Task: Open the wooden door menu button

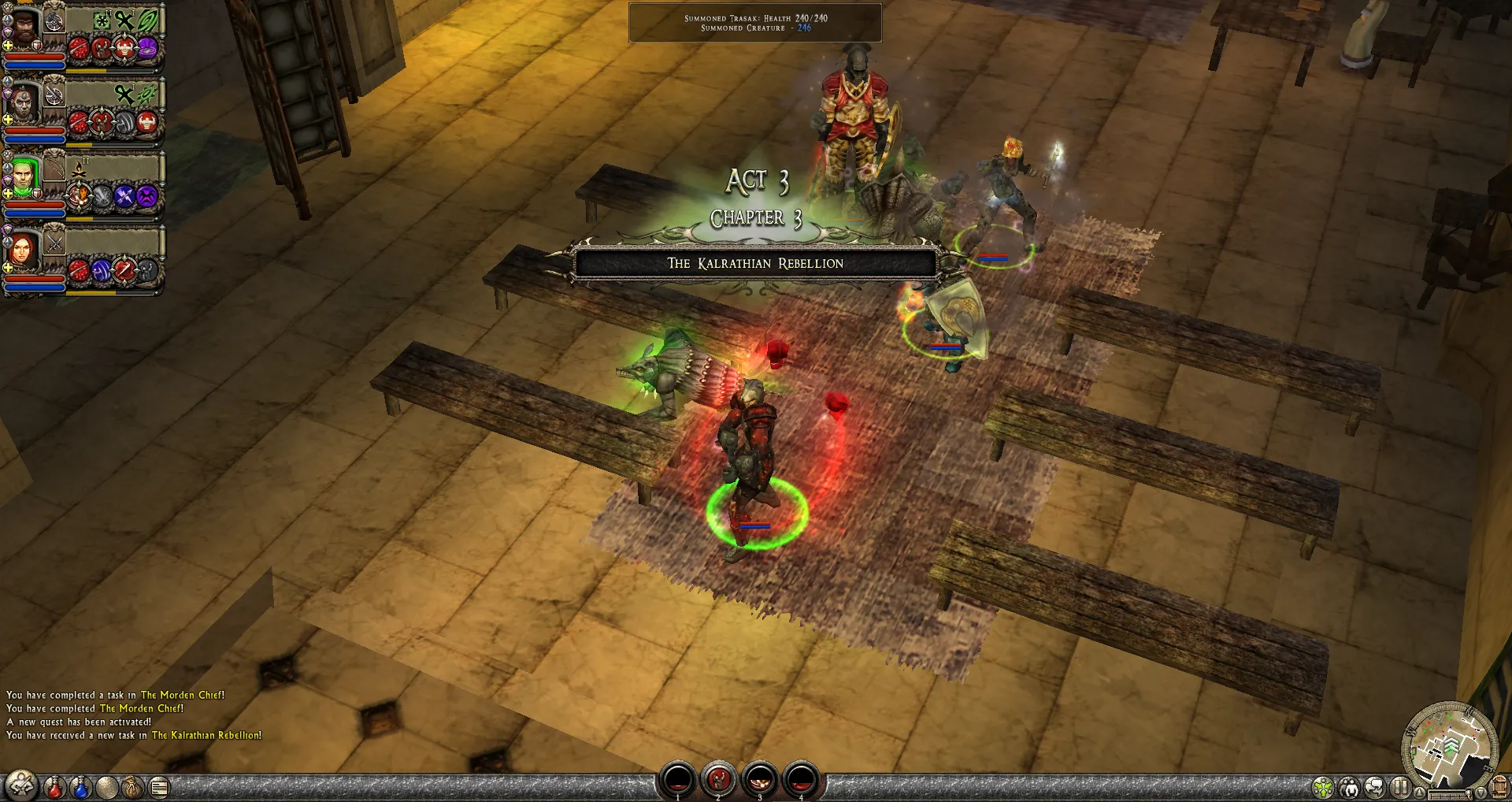Action: click(1500, 787)
